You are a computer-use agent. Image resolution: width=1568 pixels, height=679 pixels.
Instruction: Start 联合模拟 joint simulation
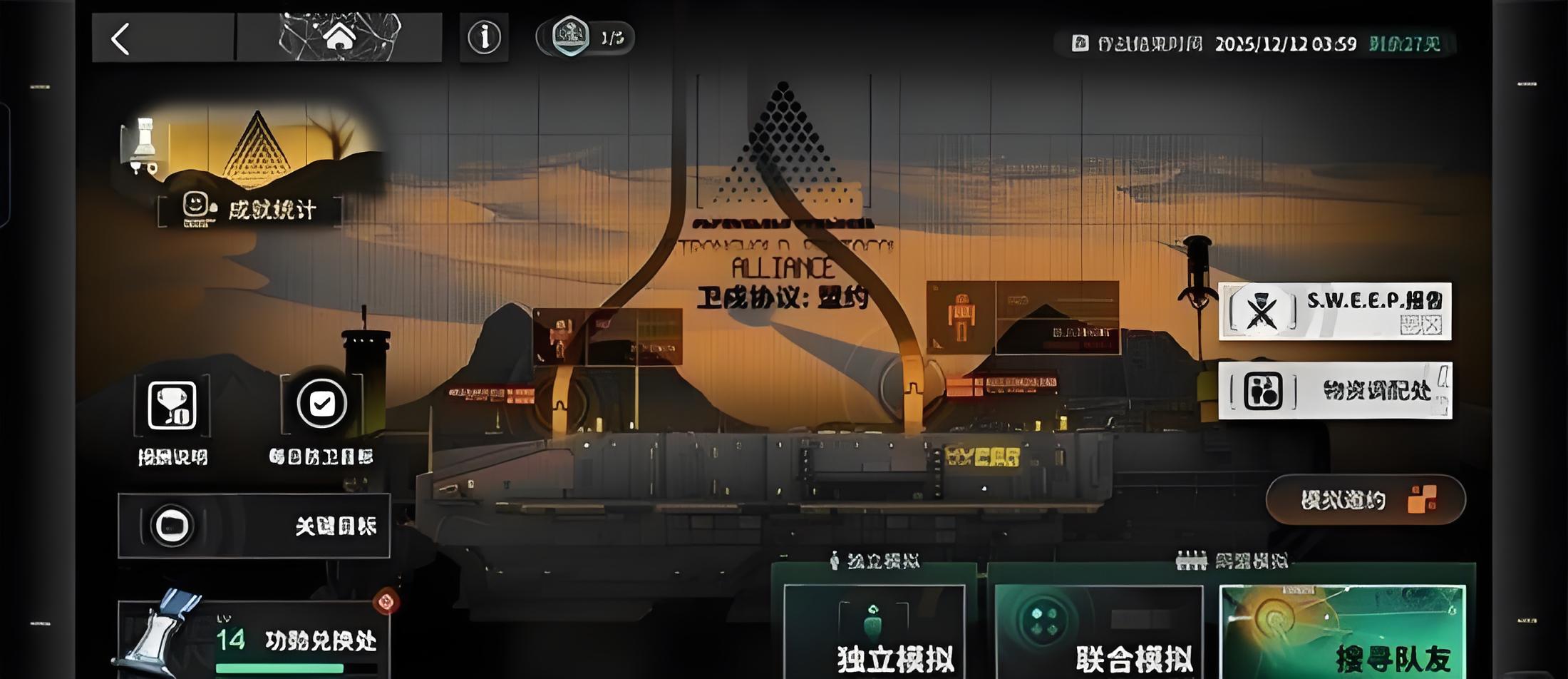[1098, 632]
